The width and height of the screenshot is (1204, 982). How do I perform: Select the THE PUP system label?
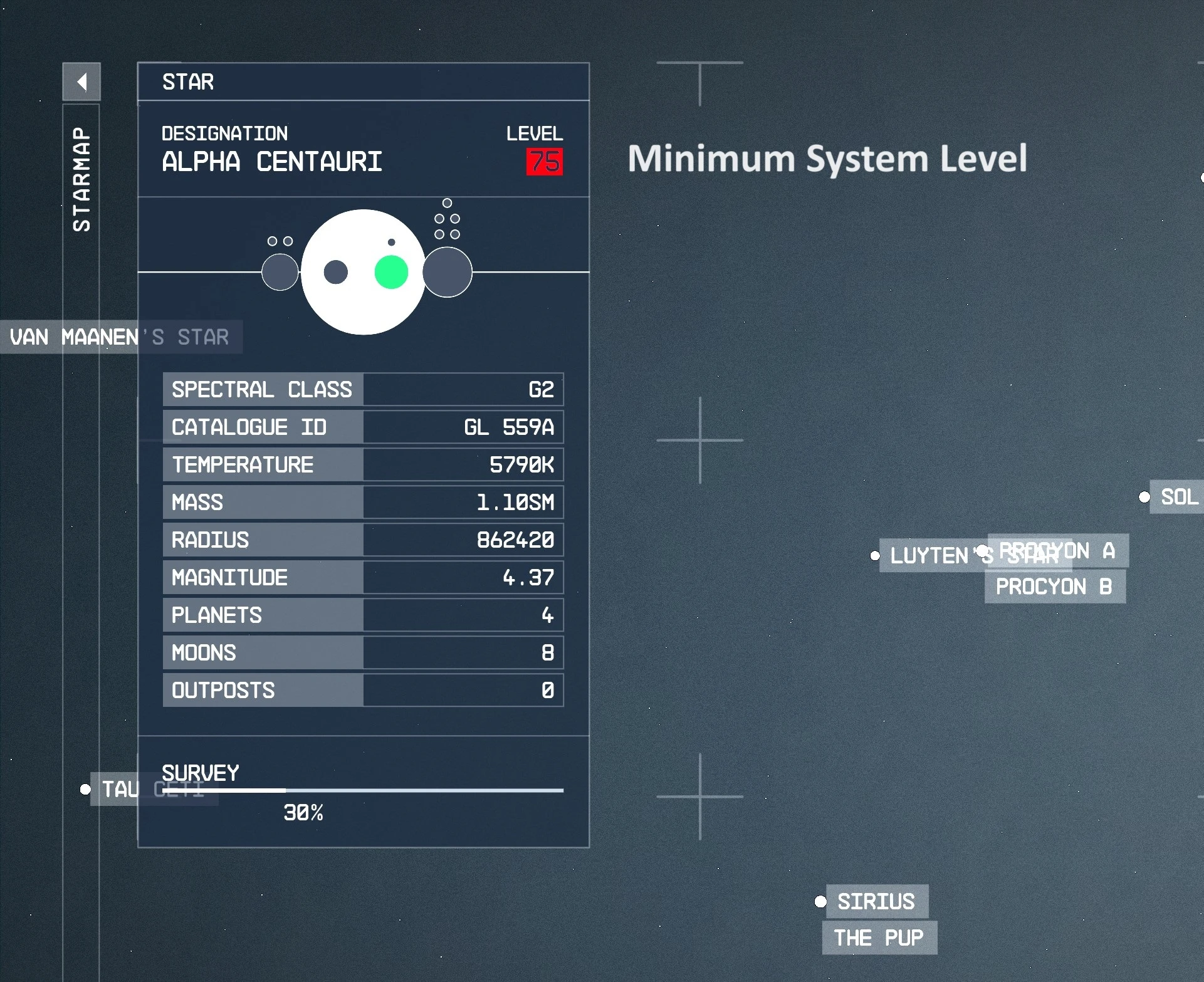878,938
